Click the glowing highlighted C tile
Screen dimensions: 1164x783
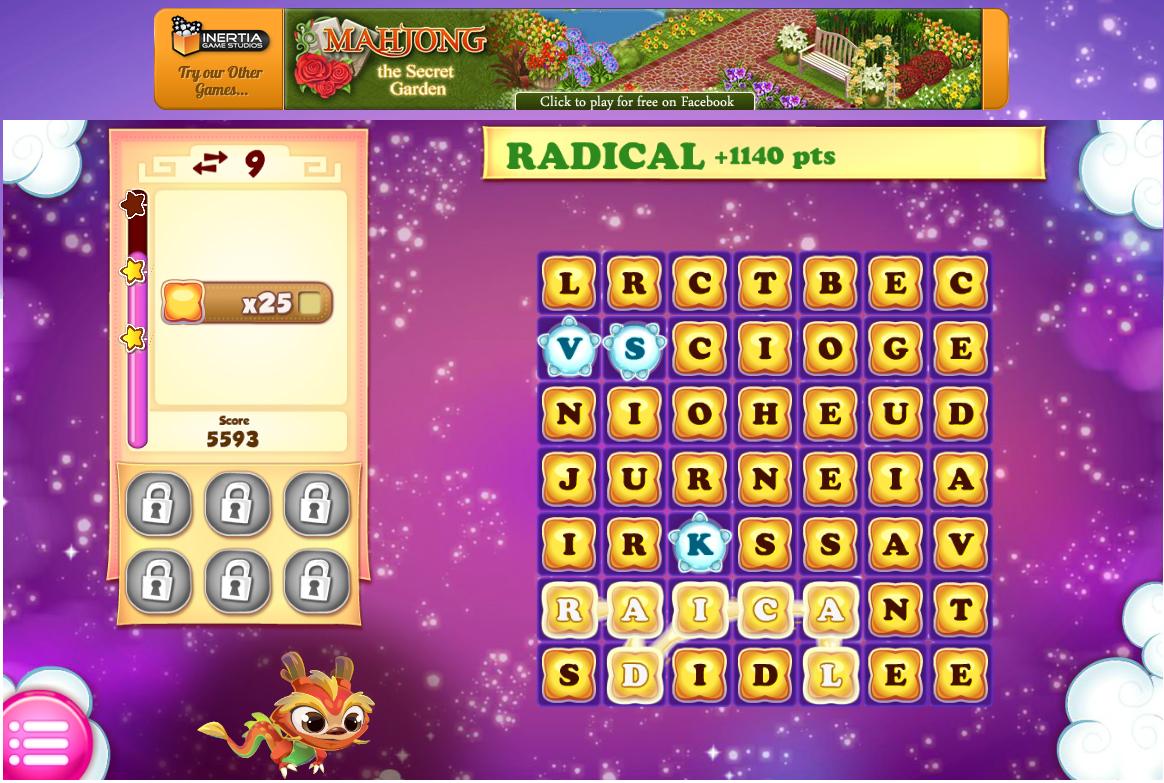764,610
